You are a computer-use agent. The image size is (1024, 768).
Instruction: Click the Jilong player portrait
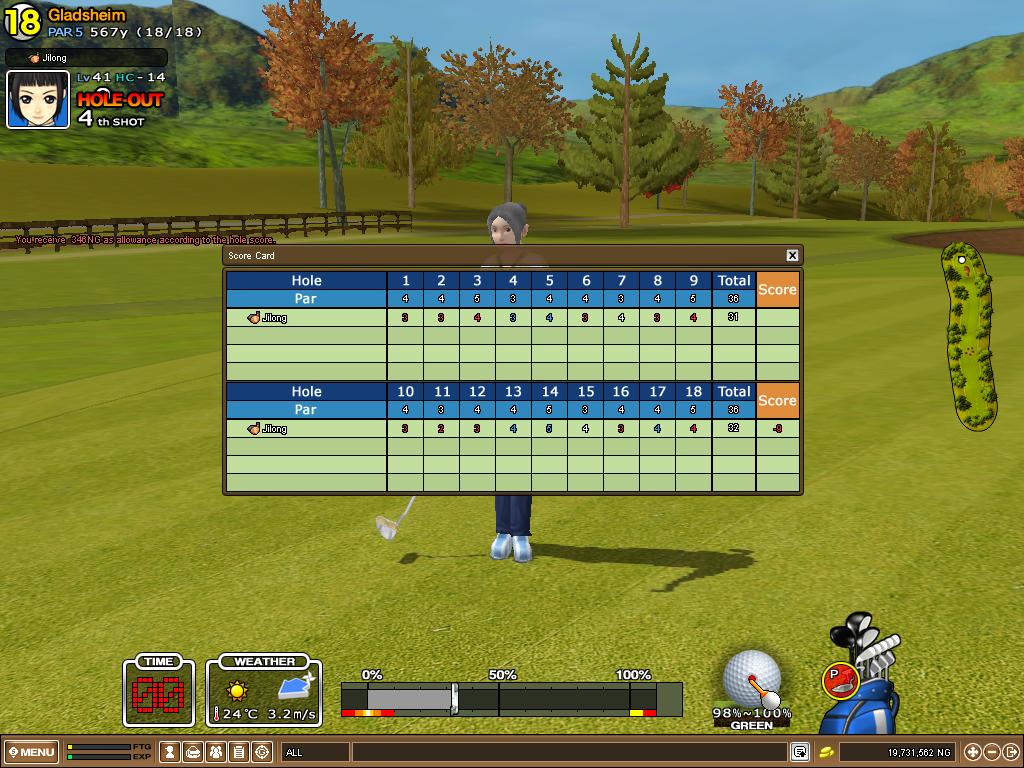coord(38,100)
